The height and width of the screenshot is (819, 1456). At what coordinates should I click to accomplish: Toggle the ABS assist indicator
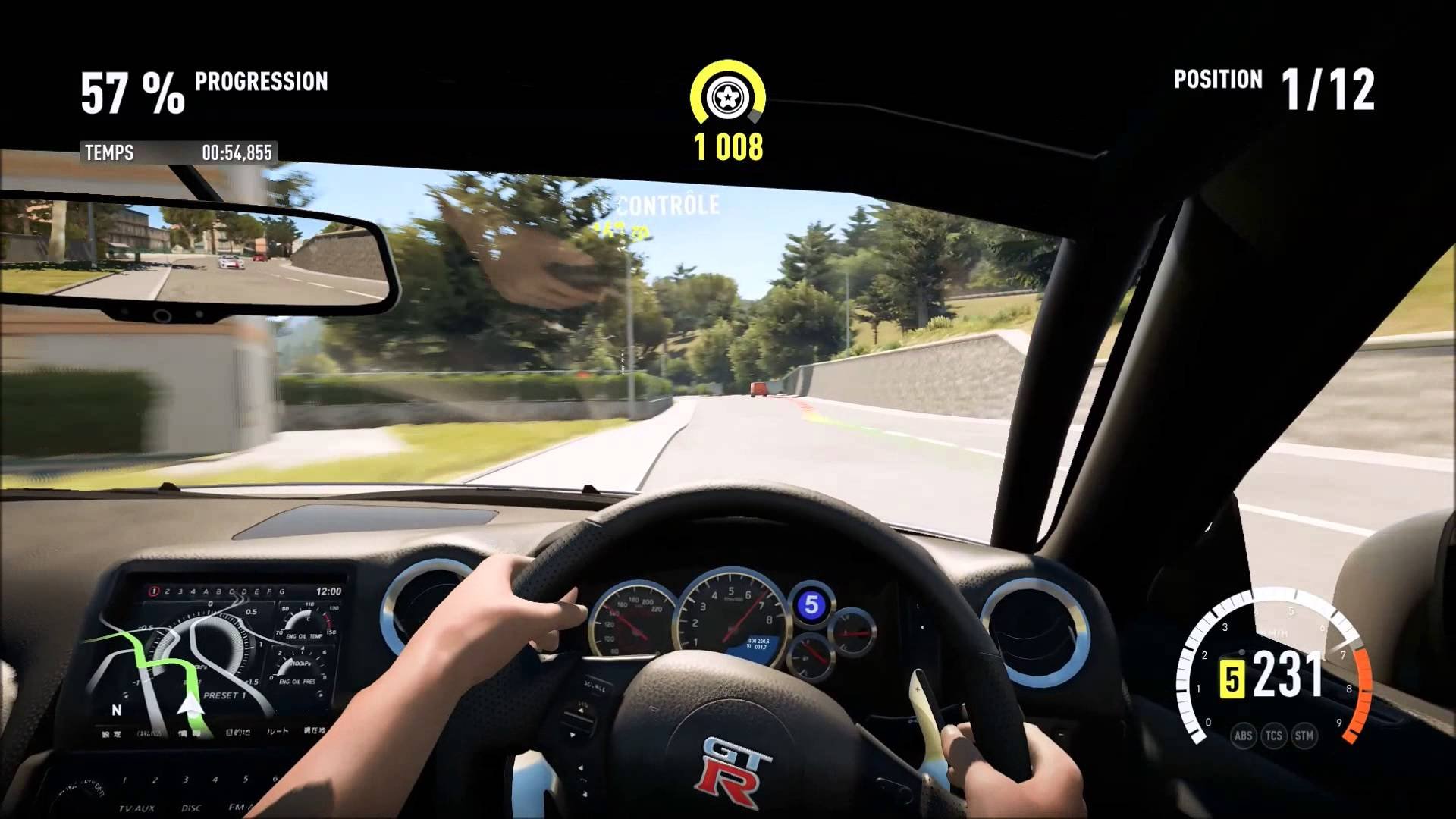click(1243, 735)
